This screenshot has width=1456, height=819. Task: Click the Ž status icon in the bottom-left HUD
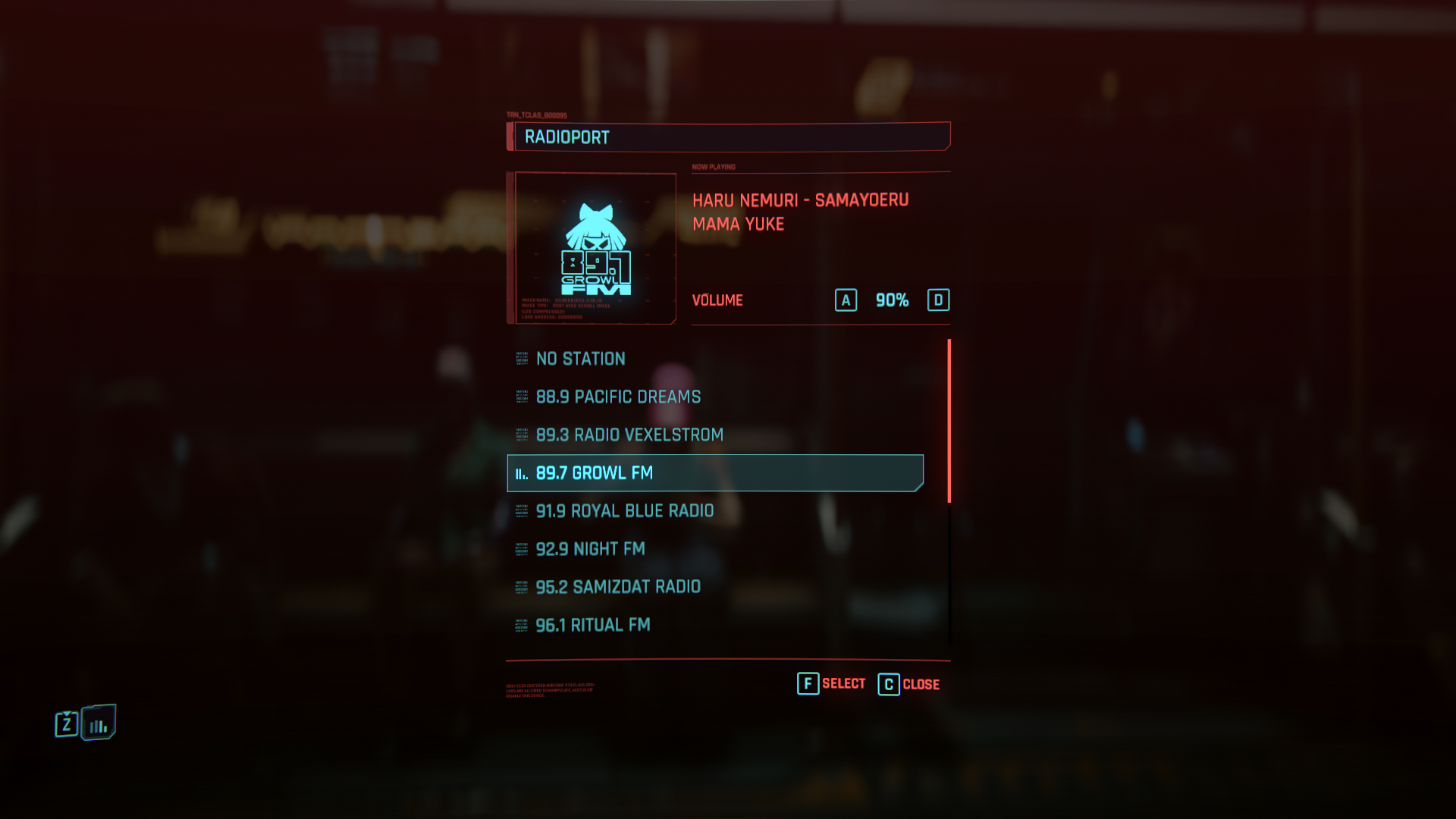pos(67,723)
